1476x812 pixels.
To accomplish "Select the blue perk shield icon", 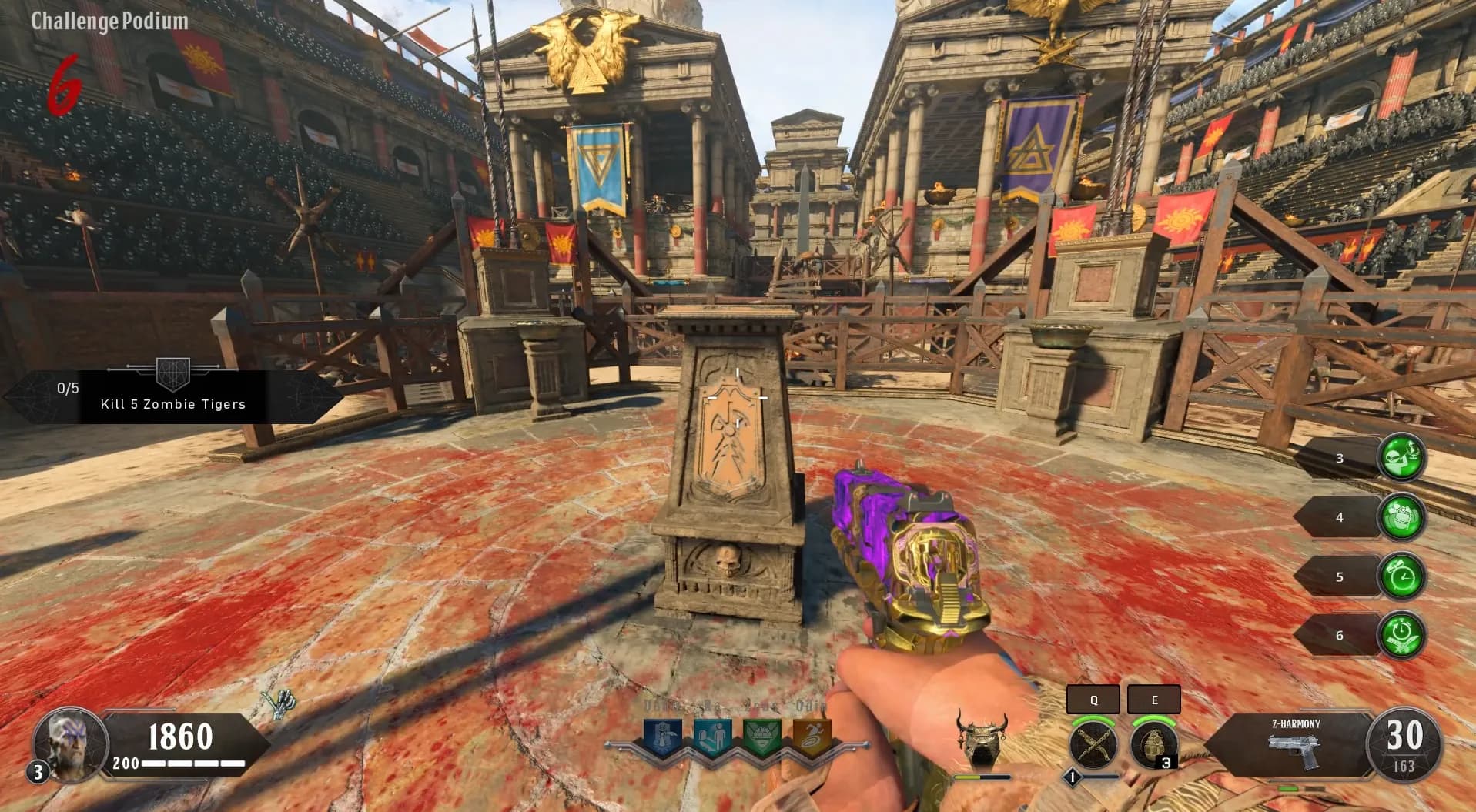I will point(662,737).
